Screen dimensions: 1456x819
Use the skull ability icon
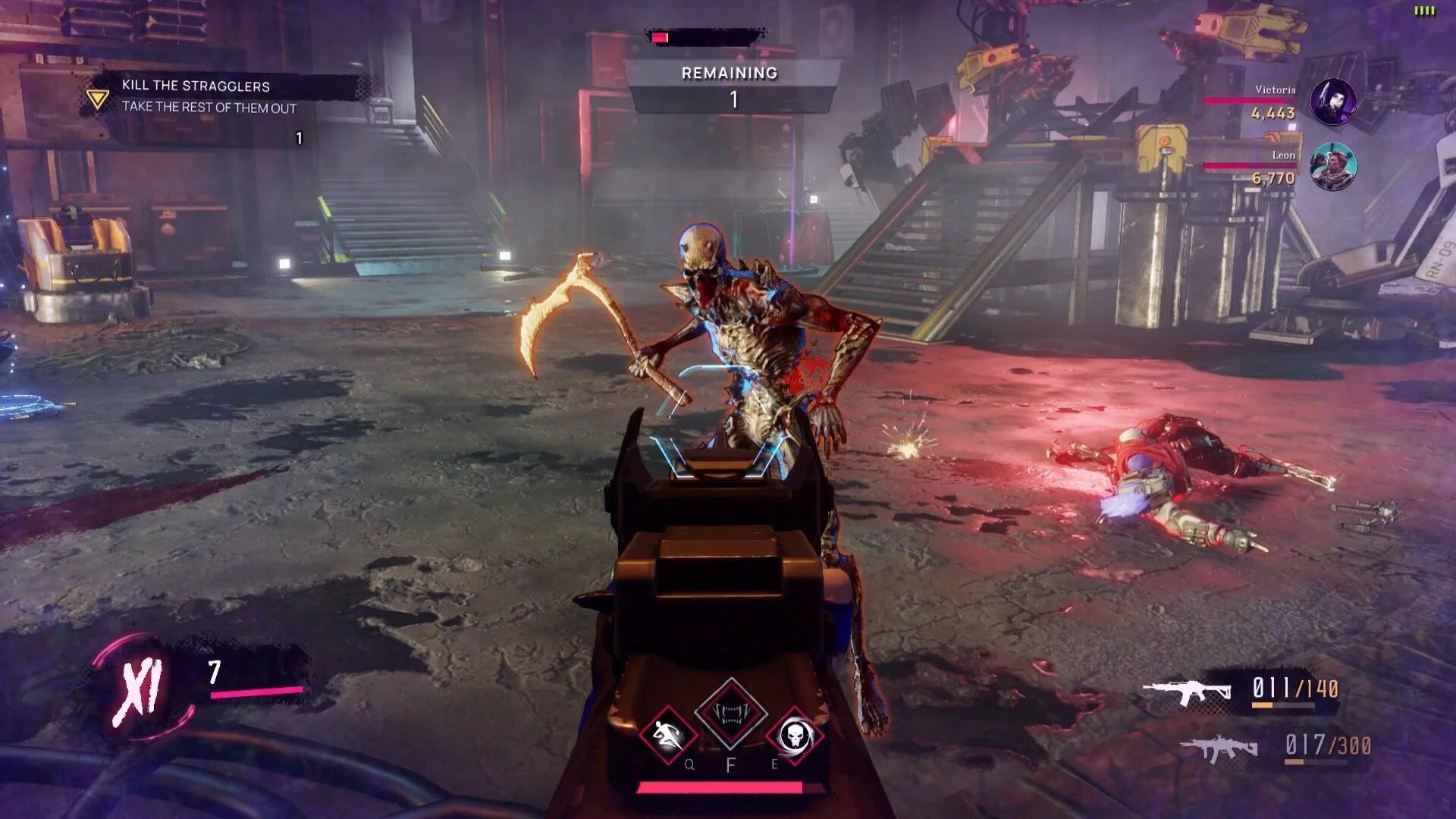794,734
